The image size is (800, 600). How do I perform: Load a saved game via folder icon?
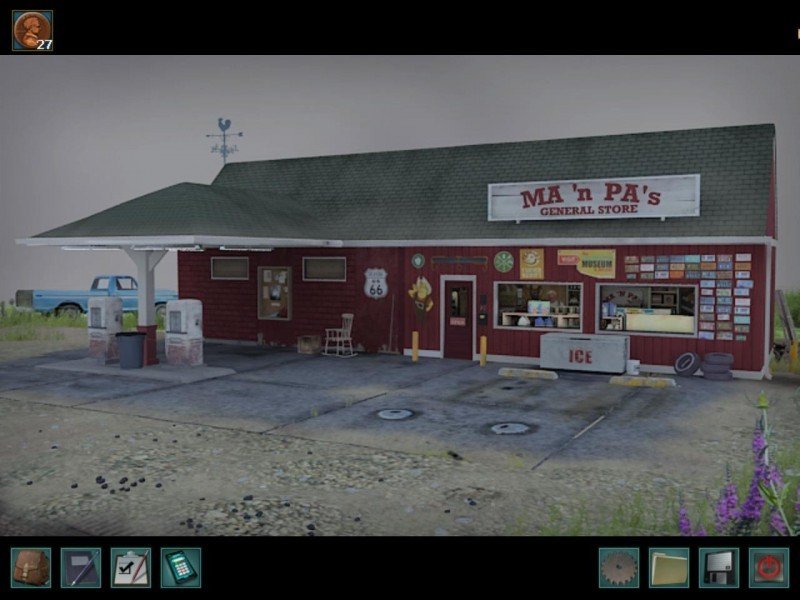[668, 567]
